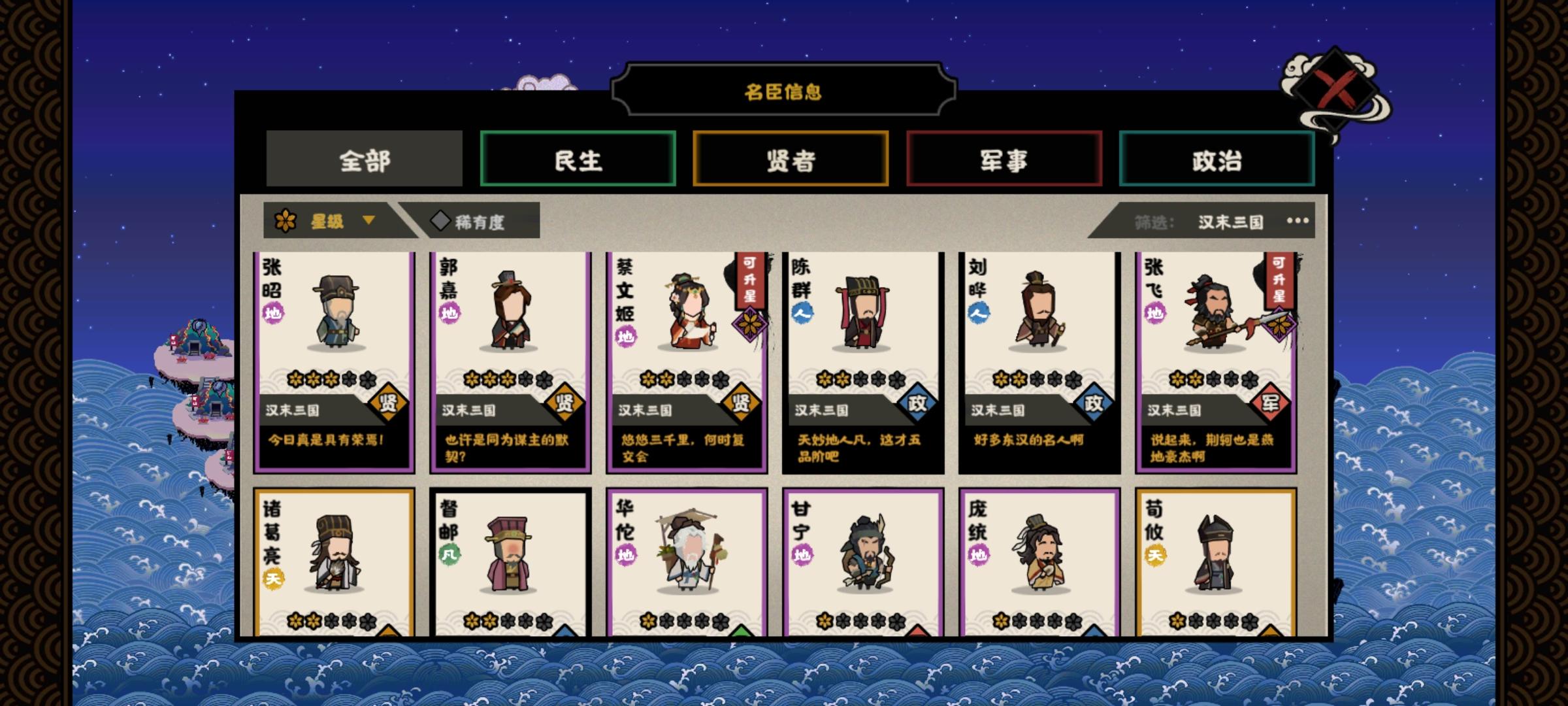Switch to the 贤者 tab
Screen dimensions: 1568x706
[x=792, y=158]
